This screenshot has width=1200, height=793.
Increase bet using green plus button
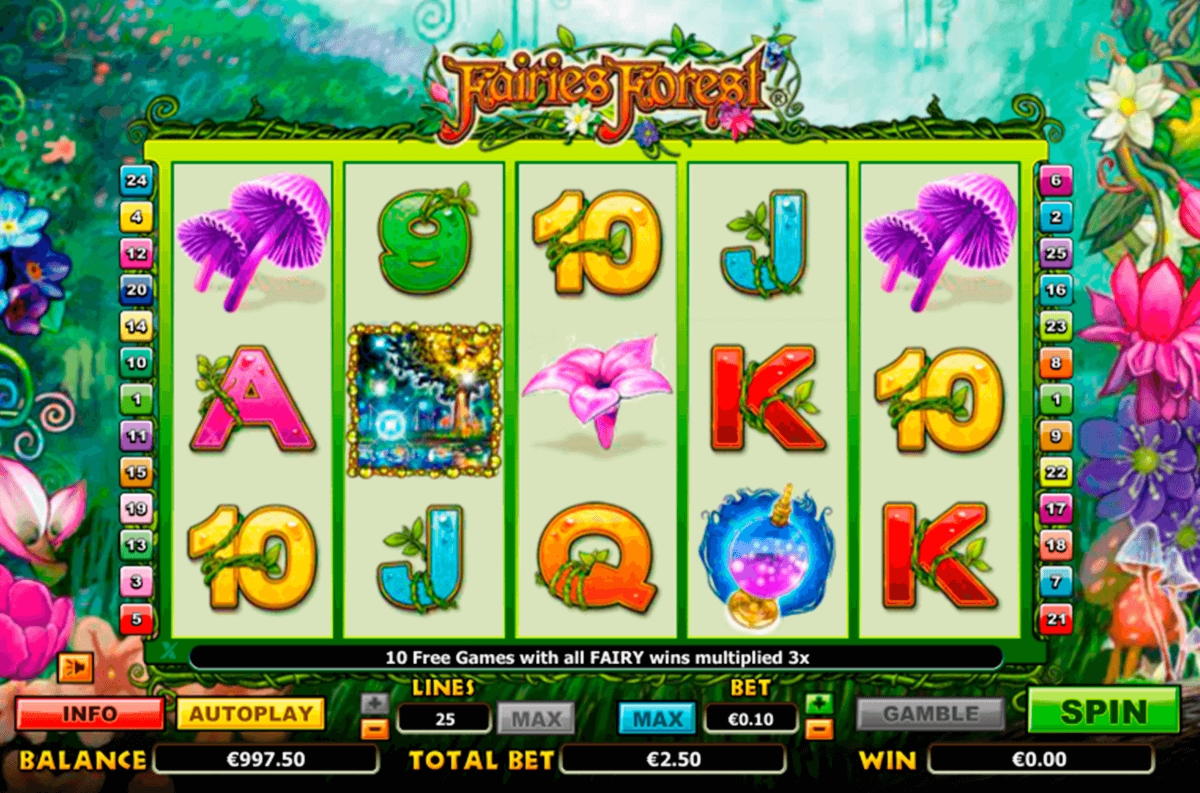(819, 703)
